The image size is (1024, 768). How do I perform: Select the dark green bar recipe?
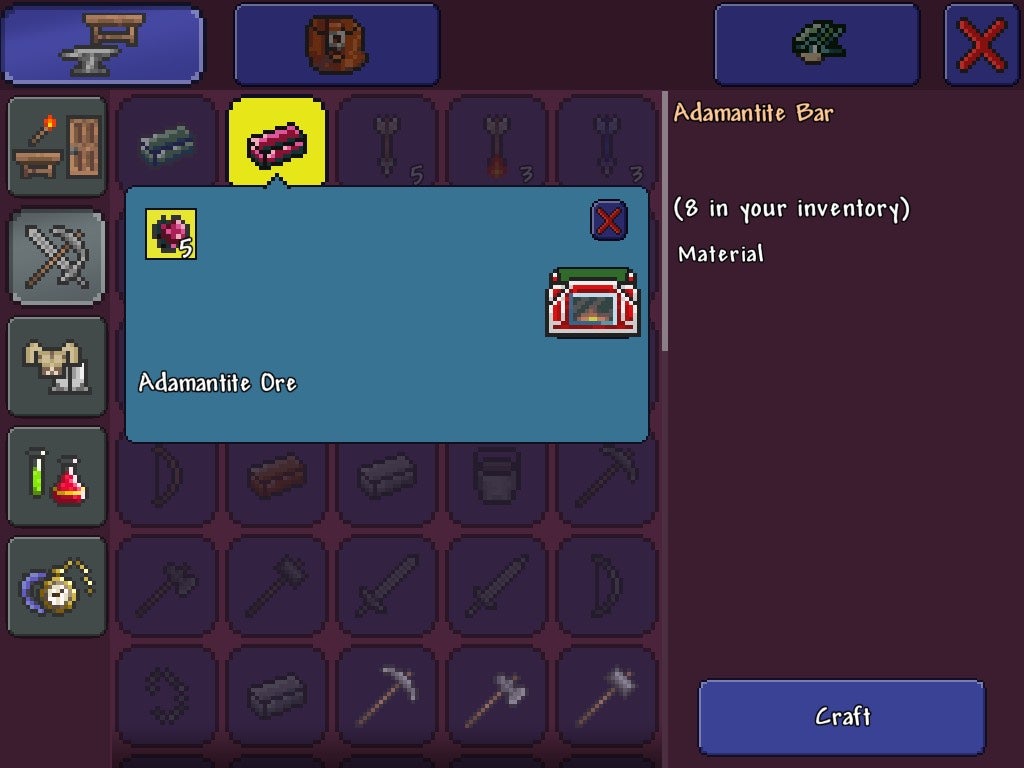click(x=167, y=143)
